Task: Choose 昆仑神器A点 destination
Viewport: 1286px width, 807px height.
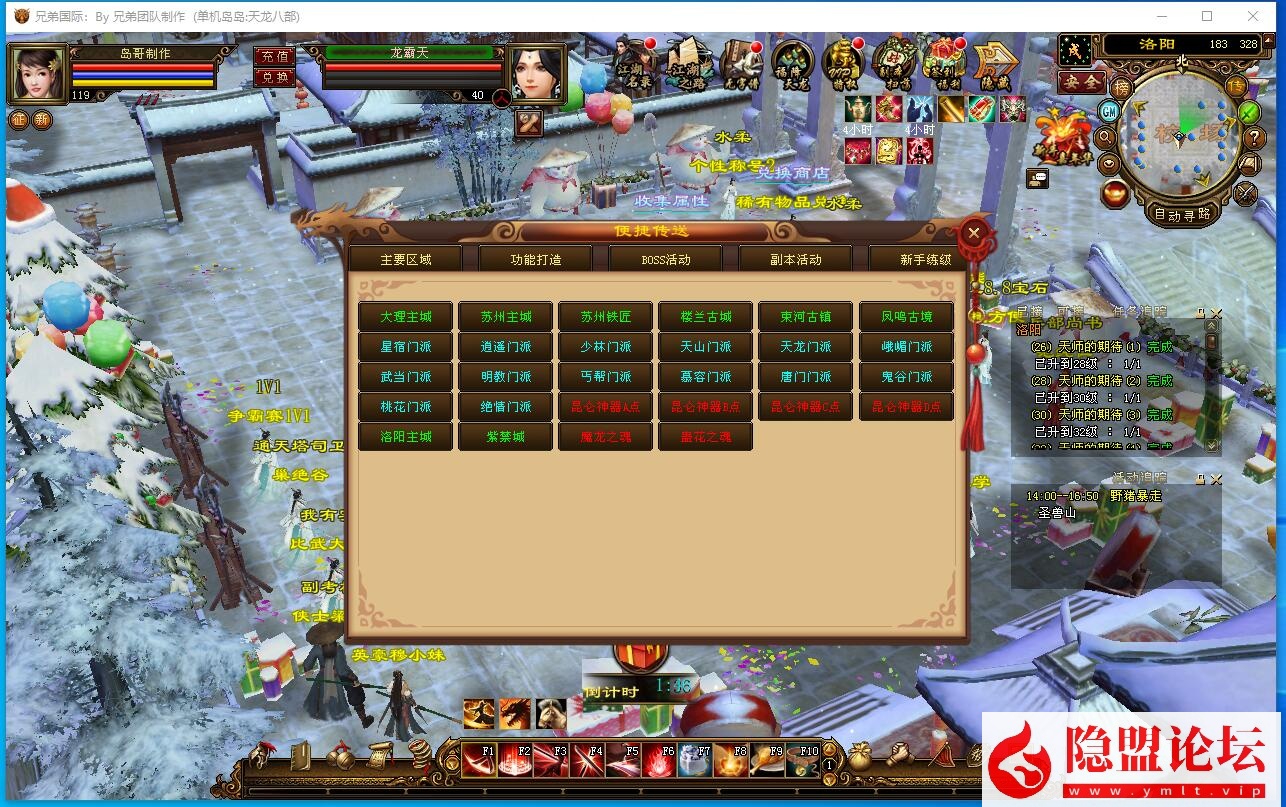Action: (606, 407)
